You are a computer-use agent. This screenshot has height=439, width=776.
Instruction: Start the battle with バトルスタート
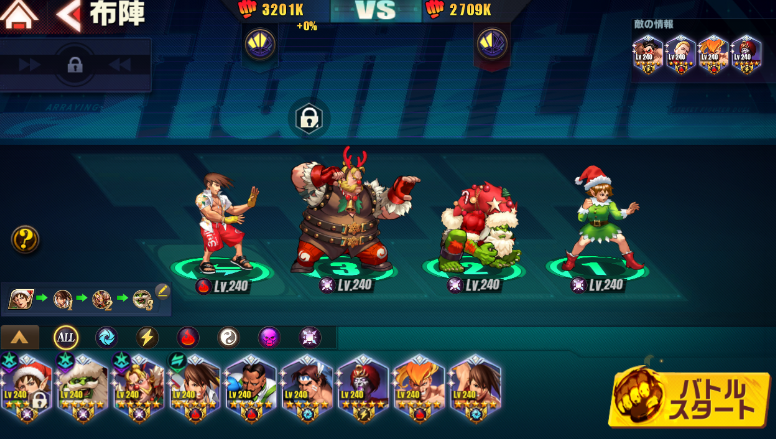pos(688,399)
